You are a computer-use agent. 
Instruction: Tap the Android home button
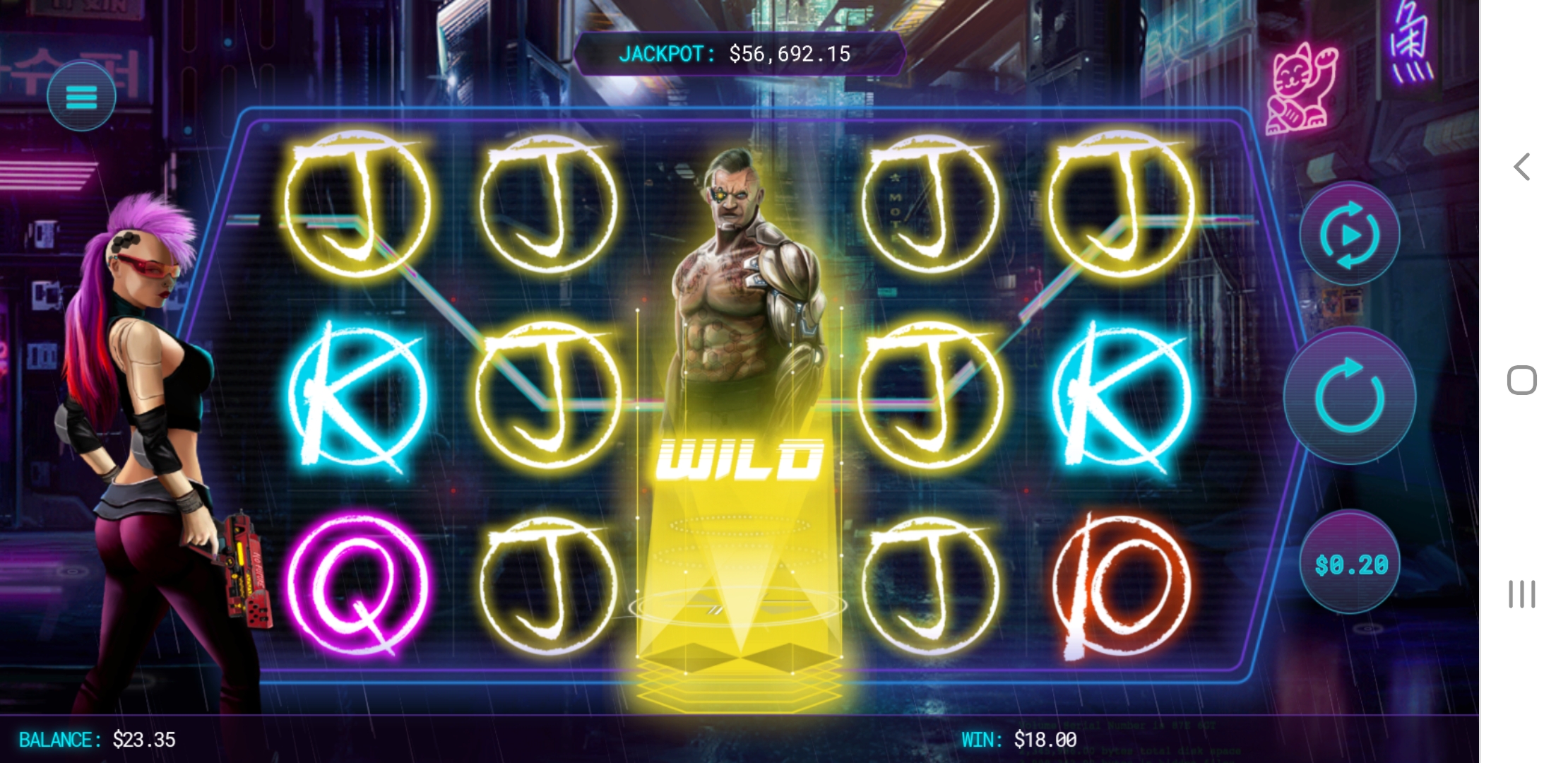tap(1521, 380)
